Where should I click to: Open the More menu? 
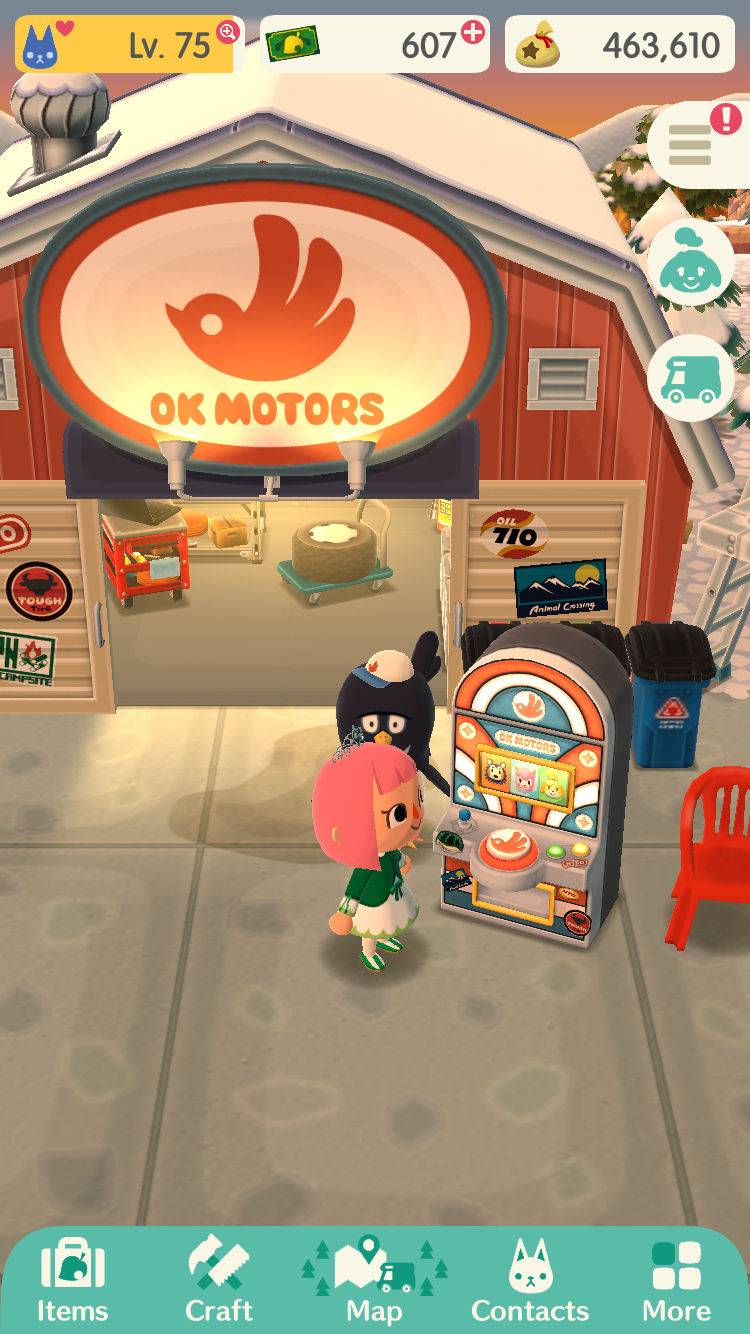pos(677,1280)
